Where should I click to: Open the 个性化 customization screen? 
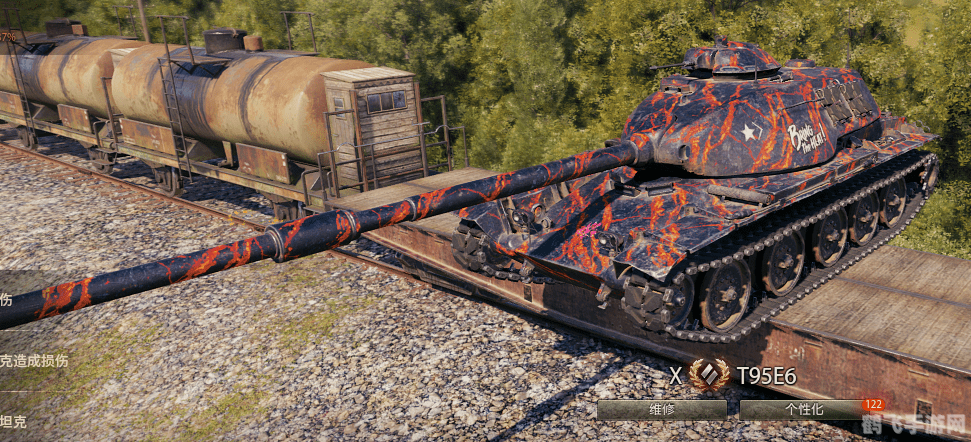coord(804,410)
